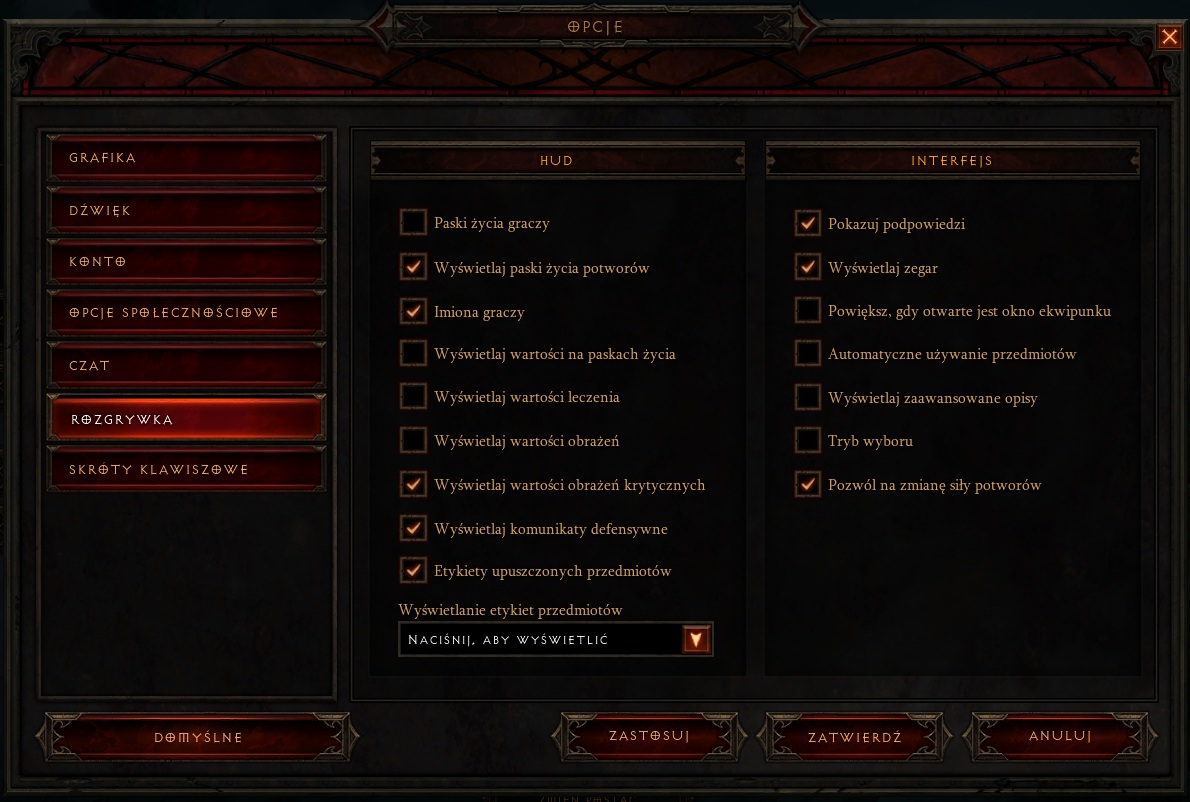
Task: Open the item label display dropdown
Action: click(696, 640)
